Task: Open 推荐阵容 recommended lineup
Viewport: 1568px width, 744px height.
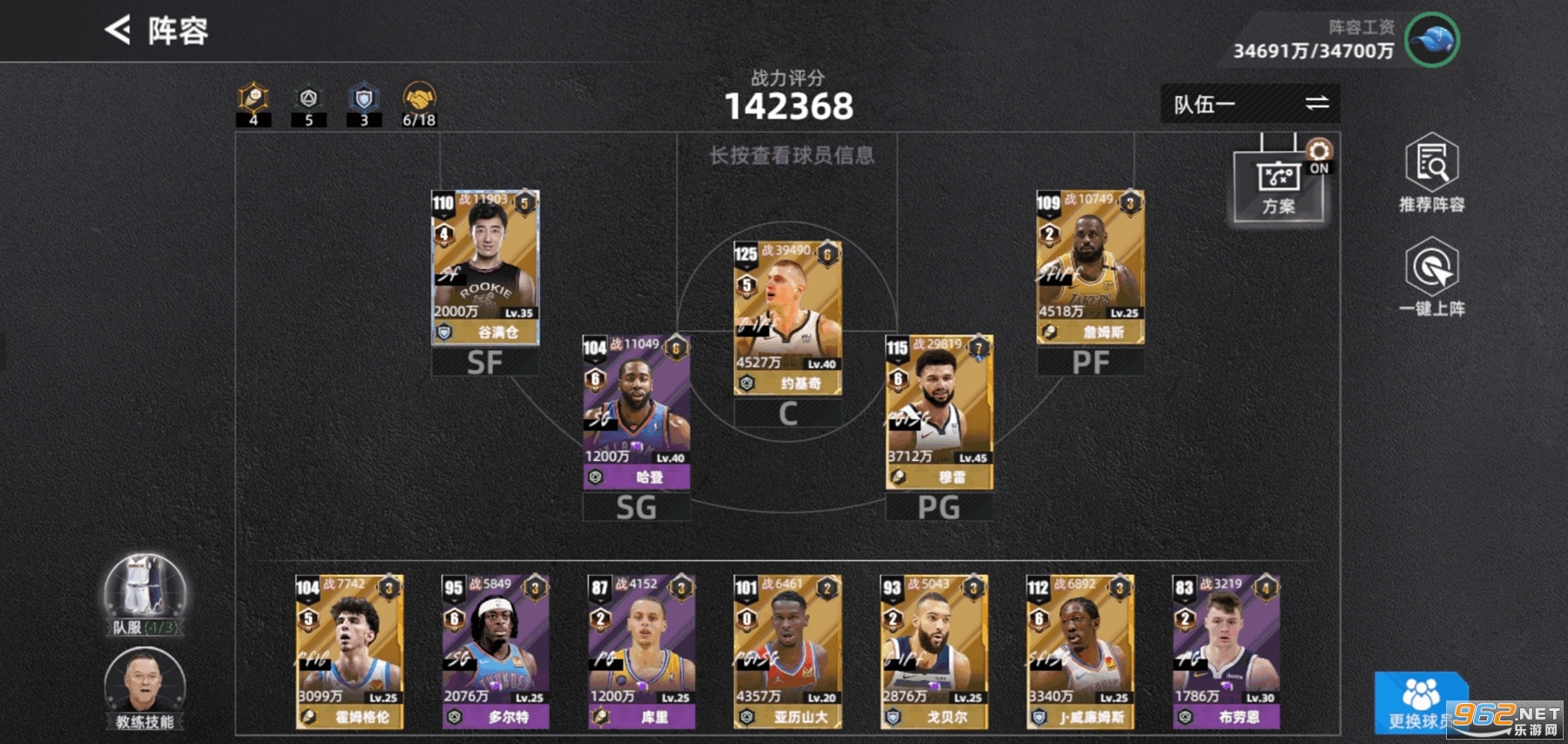Action: pos(1431,173)
